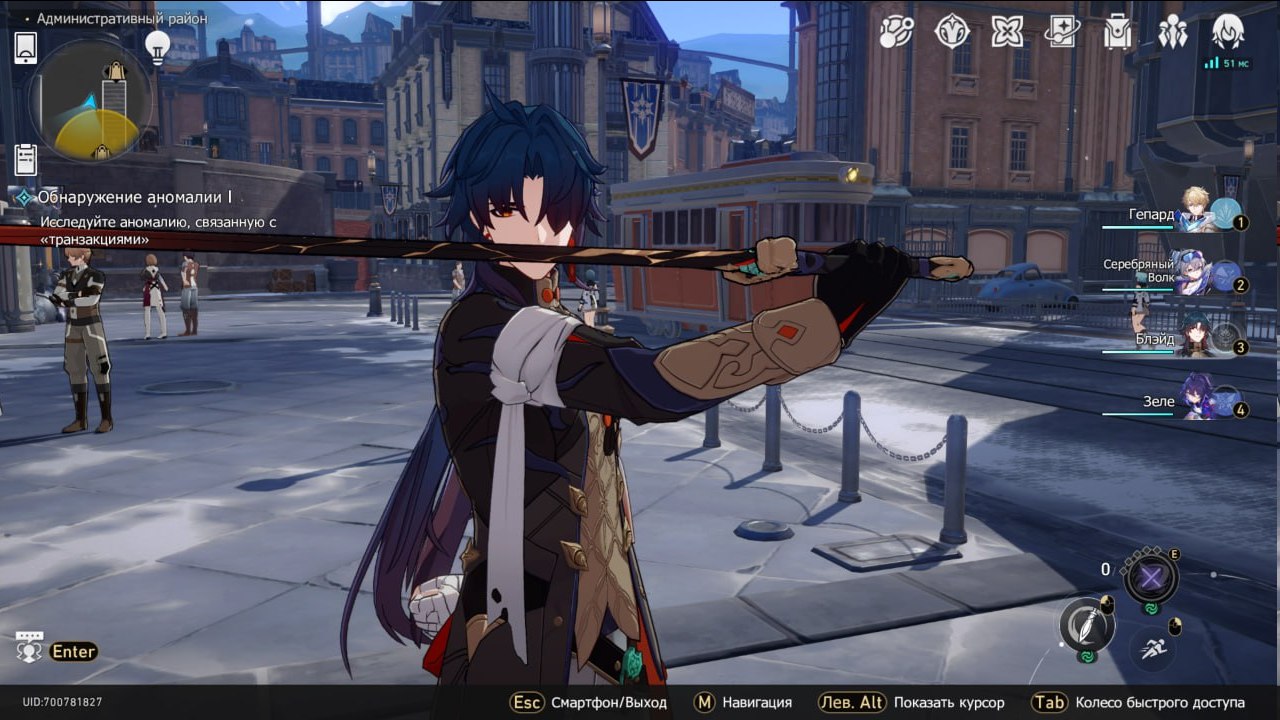
Task: Open the diamond compass emblem icon
Action: coord(952,32)
